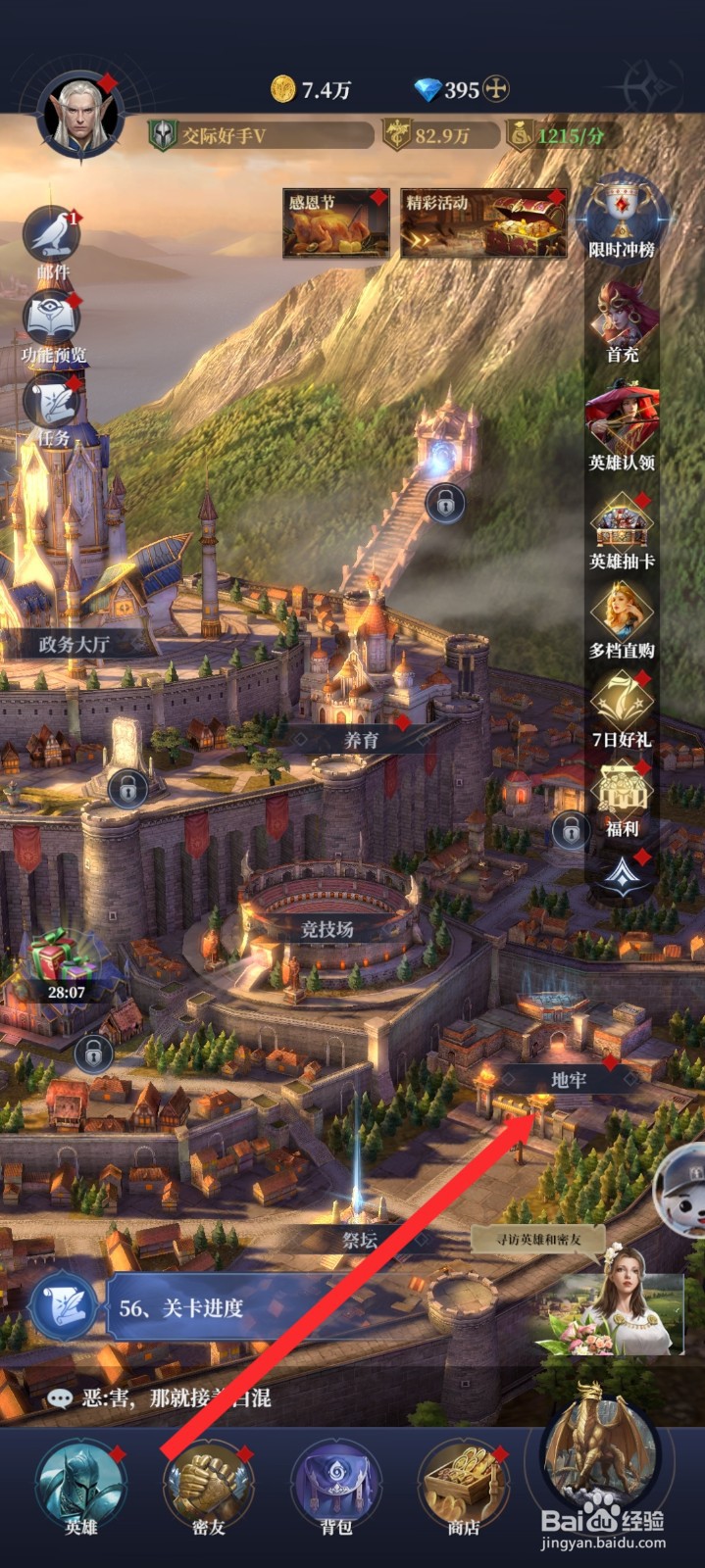
Task: Enter the 地牢 dungeon
Action: (567, 1079)
